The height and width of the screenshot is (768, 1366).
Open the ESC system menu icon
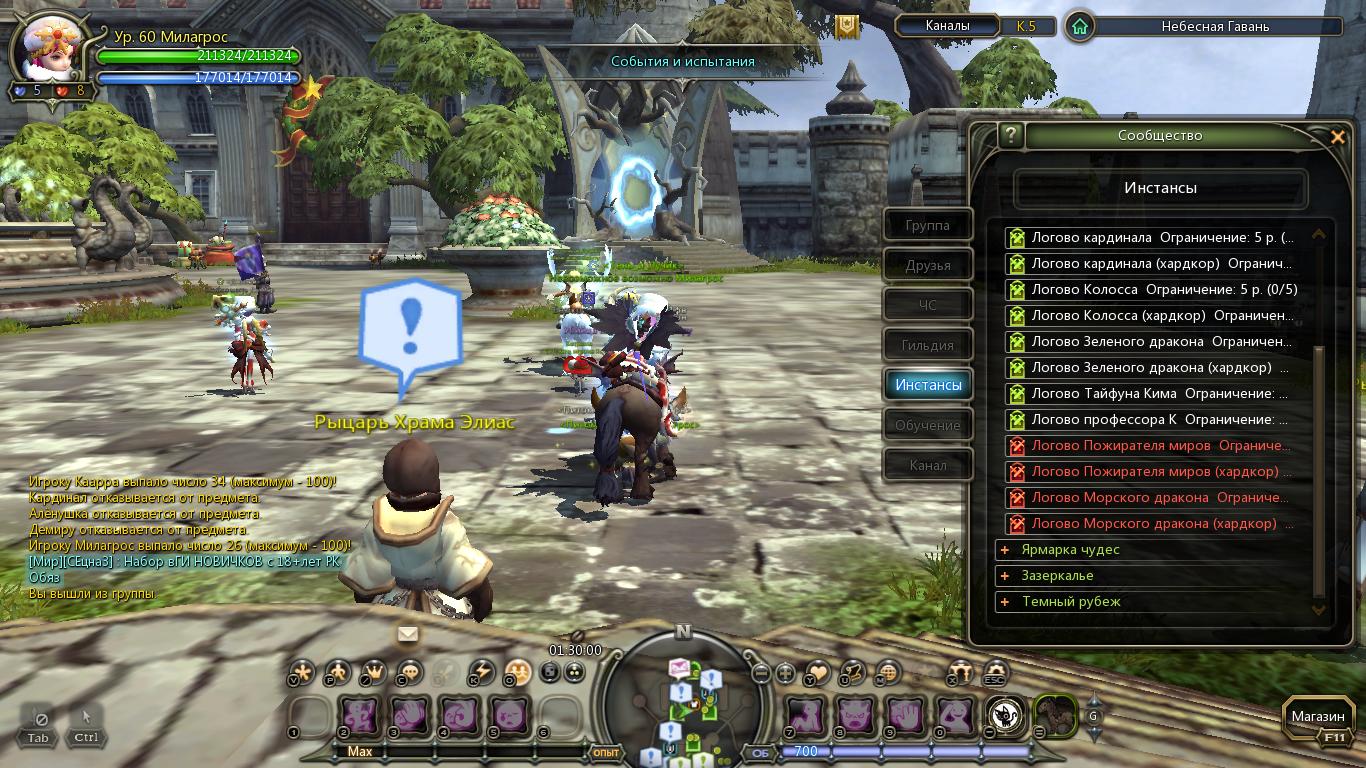(994, 672)
